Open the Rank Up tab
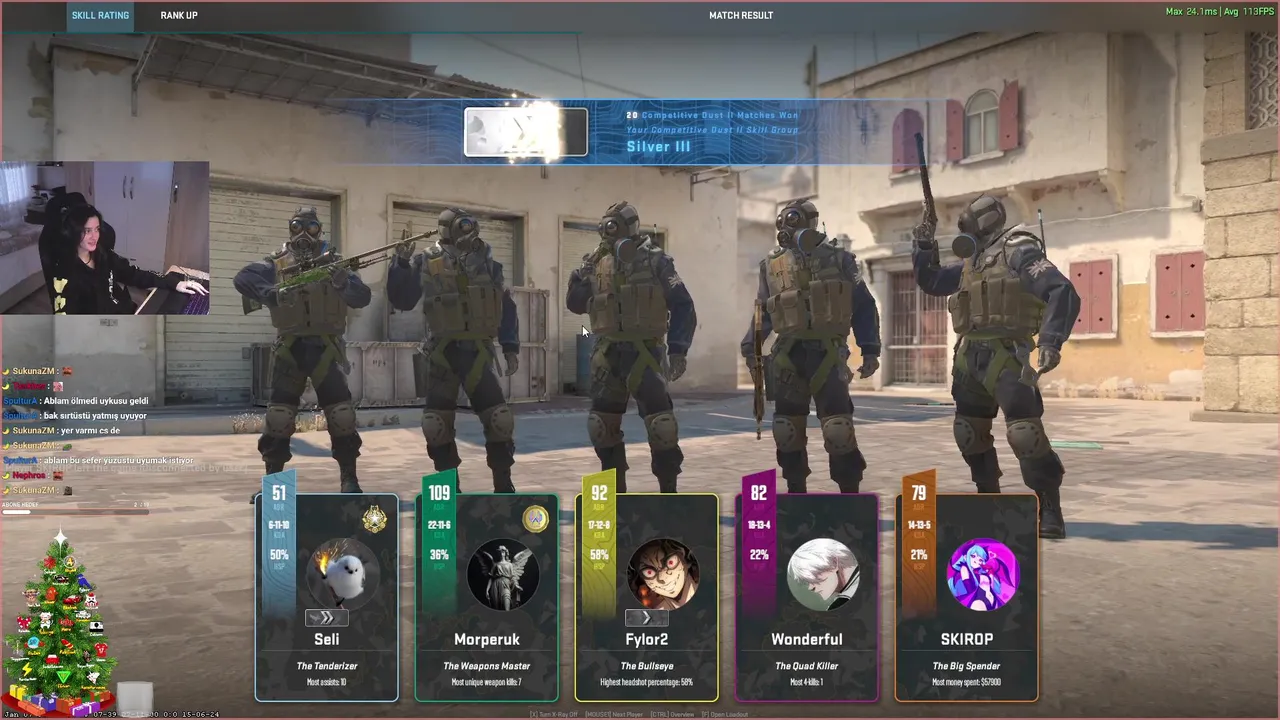1280x720 pixels. coord(179,16)
